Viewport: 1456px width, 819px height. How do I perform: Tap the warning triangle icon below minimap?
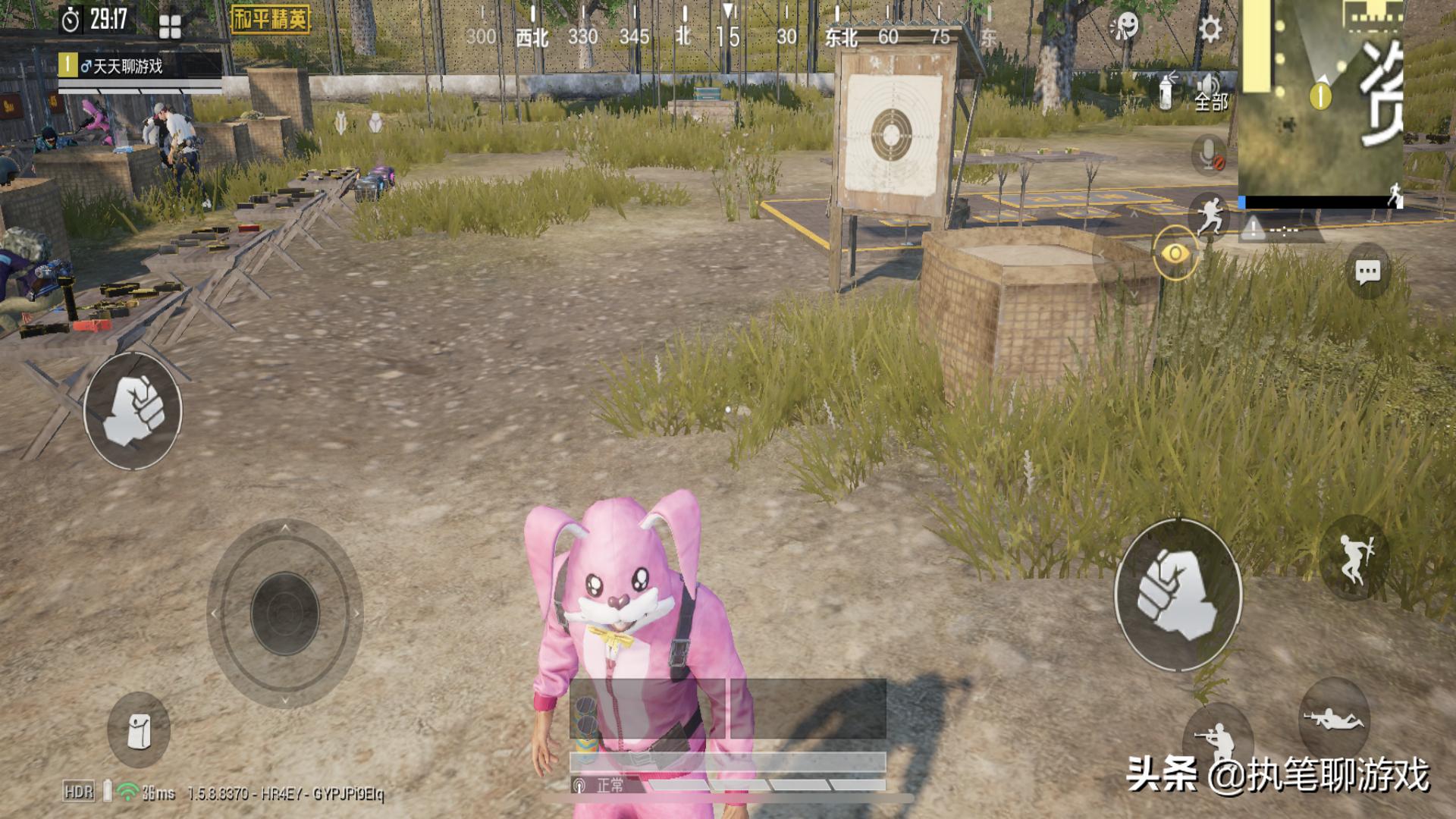click(1253, 227)
